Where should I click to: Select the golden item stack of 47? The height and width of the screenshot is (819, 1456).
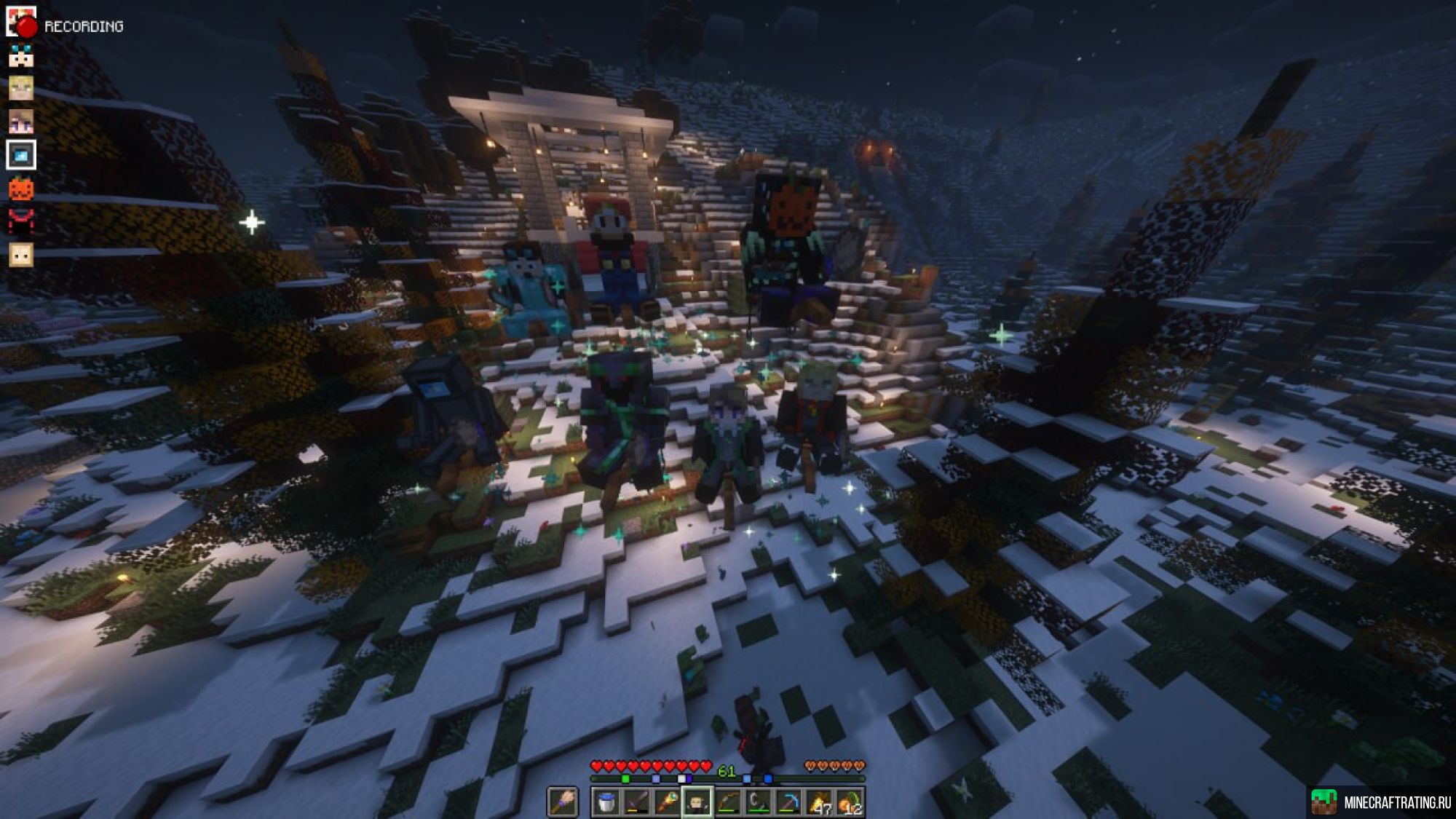tap(820, 802)
